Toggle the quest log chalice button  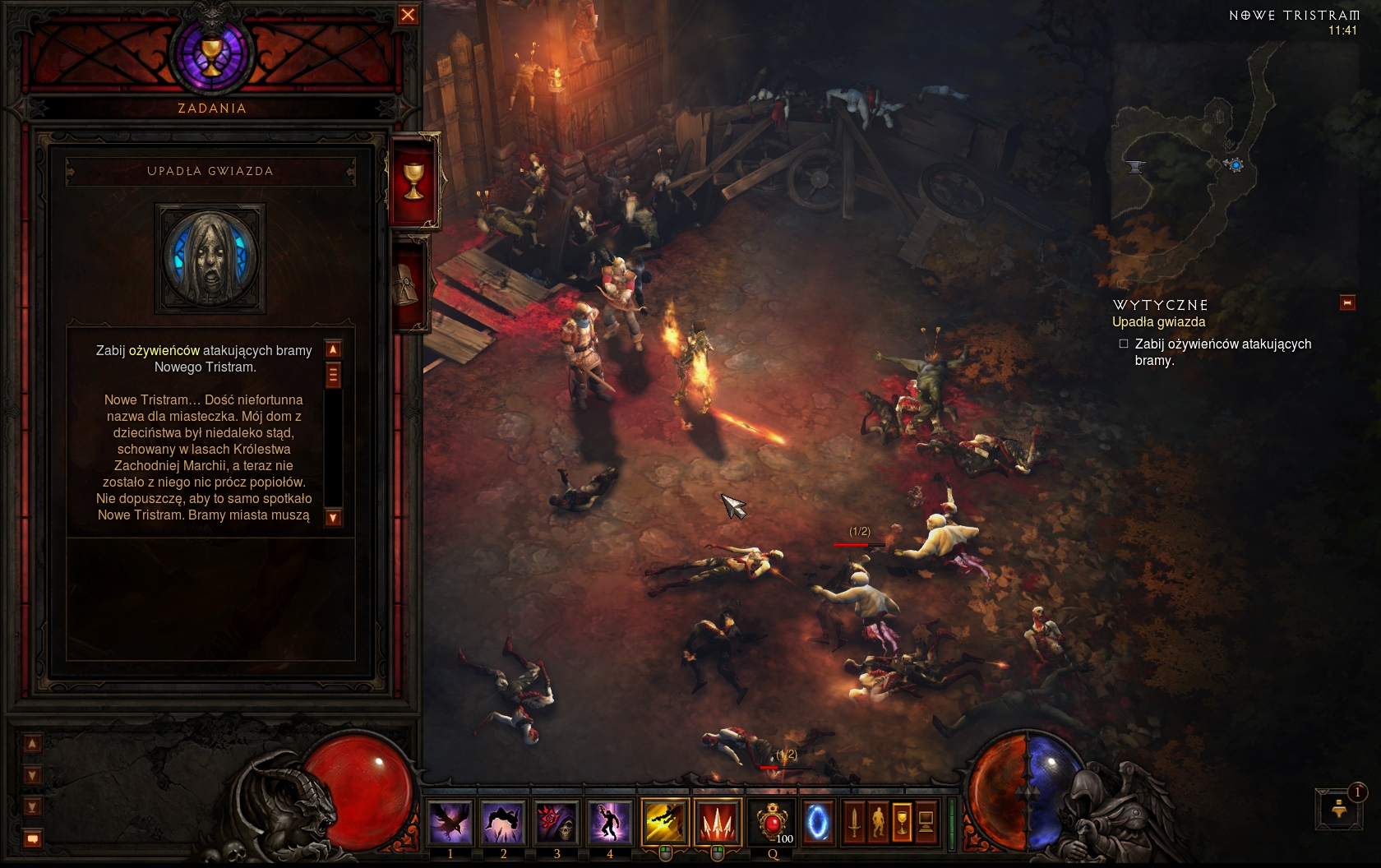(x=902, y=822)
